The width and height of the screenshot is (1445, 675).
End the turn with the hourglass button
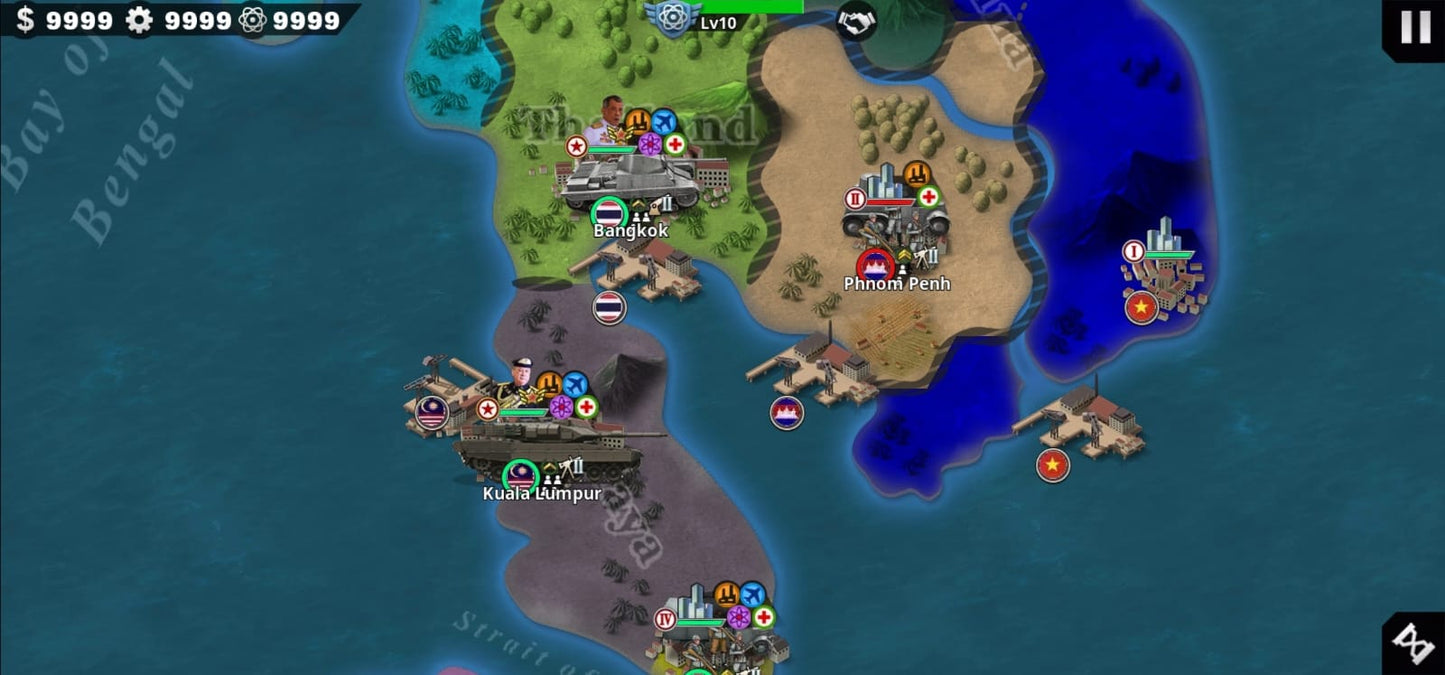[1414, 644]
